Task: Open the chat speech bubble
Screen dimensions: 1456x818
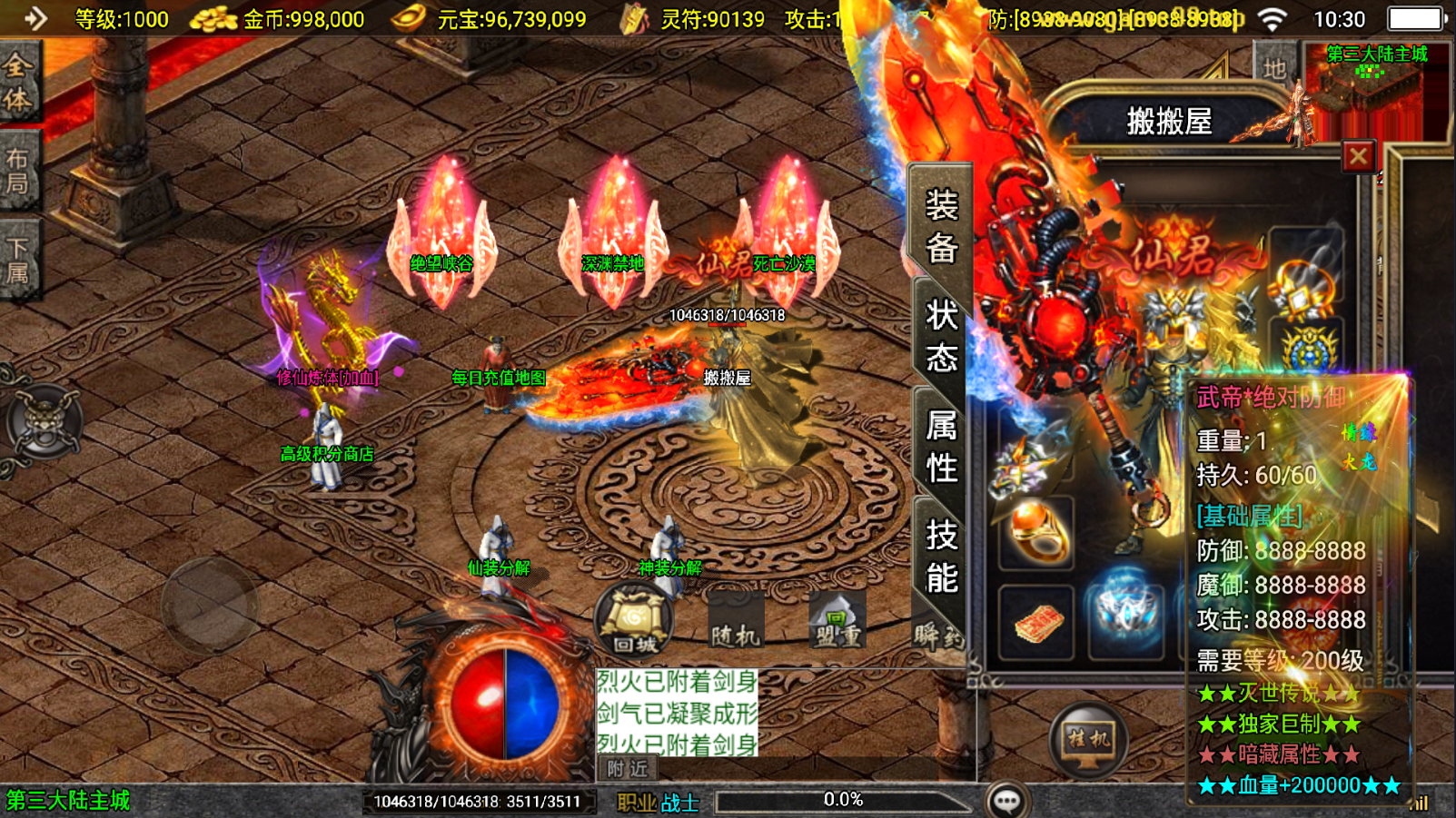Action: [1007, 801]
